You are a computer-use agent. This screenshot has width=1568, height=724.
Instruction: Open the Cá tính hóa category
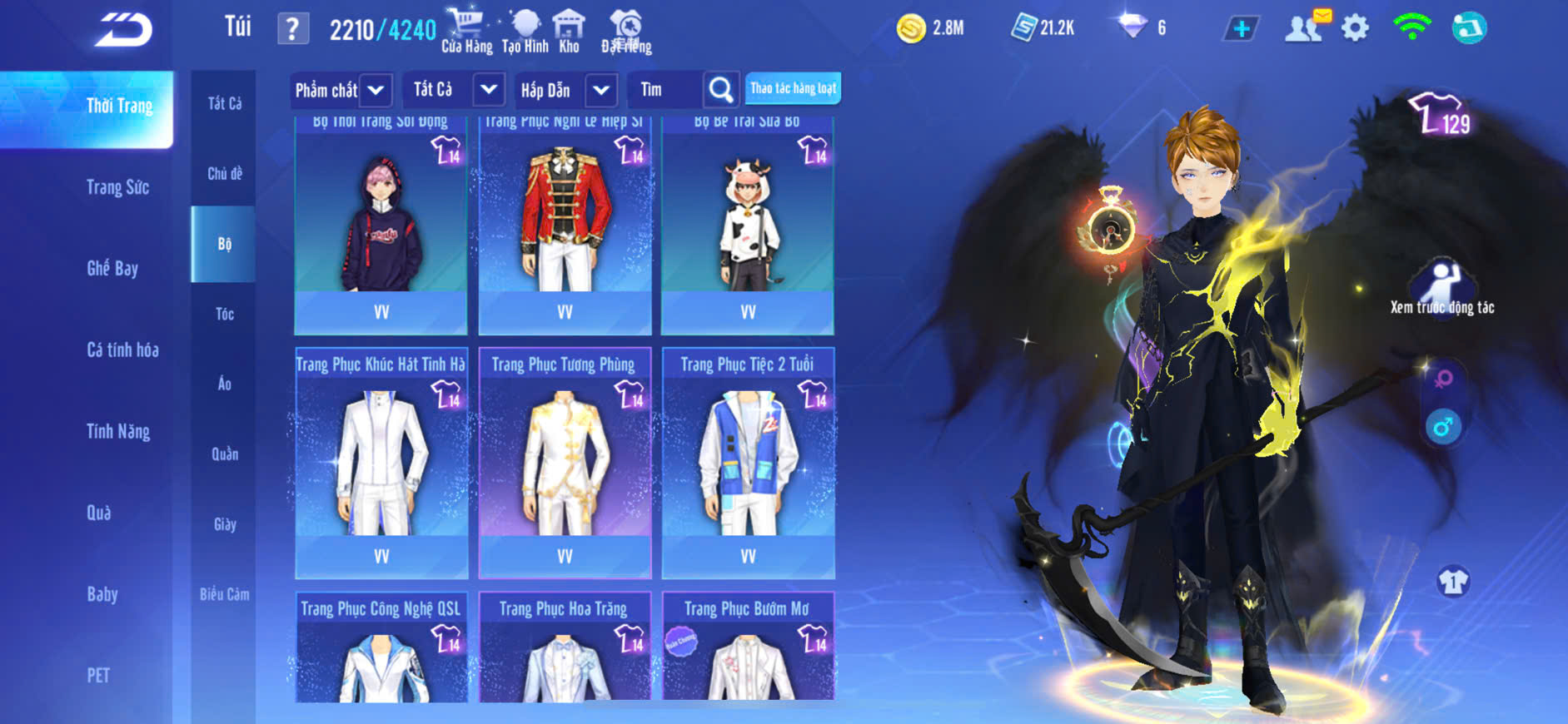click(122, 350)
